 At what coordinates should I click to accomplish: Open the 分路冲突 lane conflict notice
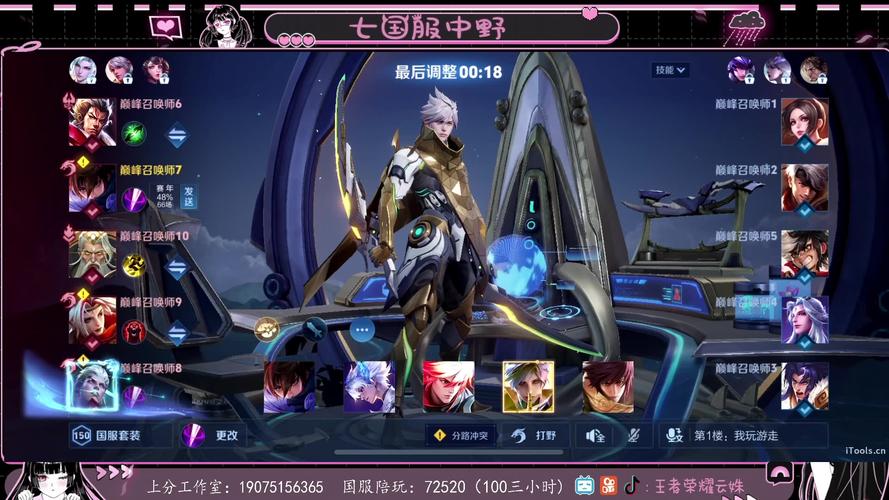[460, 435]
